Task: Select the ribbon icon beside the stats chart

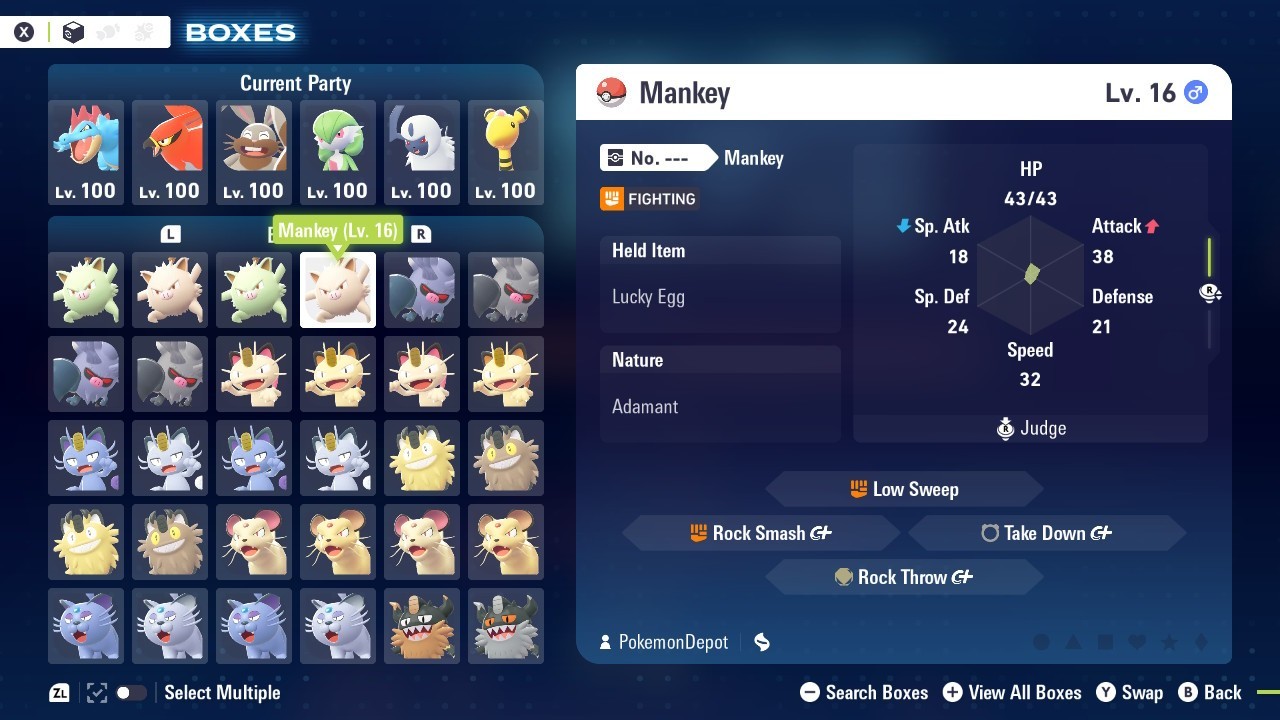Action: click(x=1210, y=293)
